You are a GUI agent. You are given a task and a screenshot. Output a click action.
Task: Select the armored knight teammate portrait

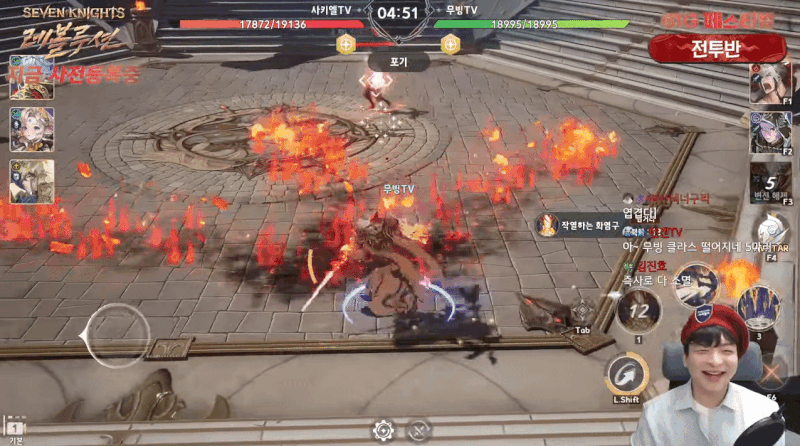tap(31, 181)
